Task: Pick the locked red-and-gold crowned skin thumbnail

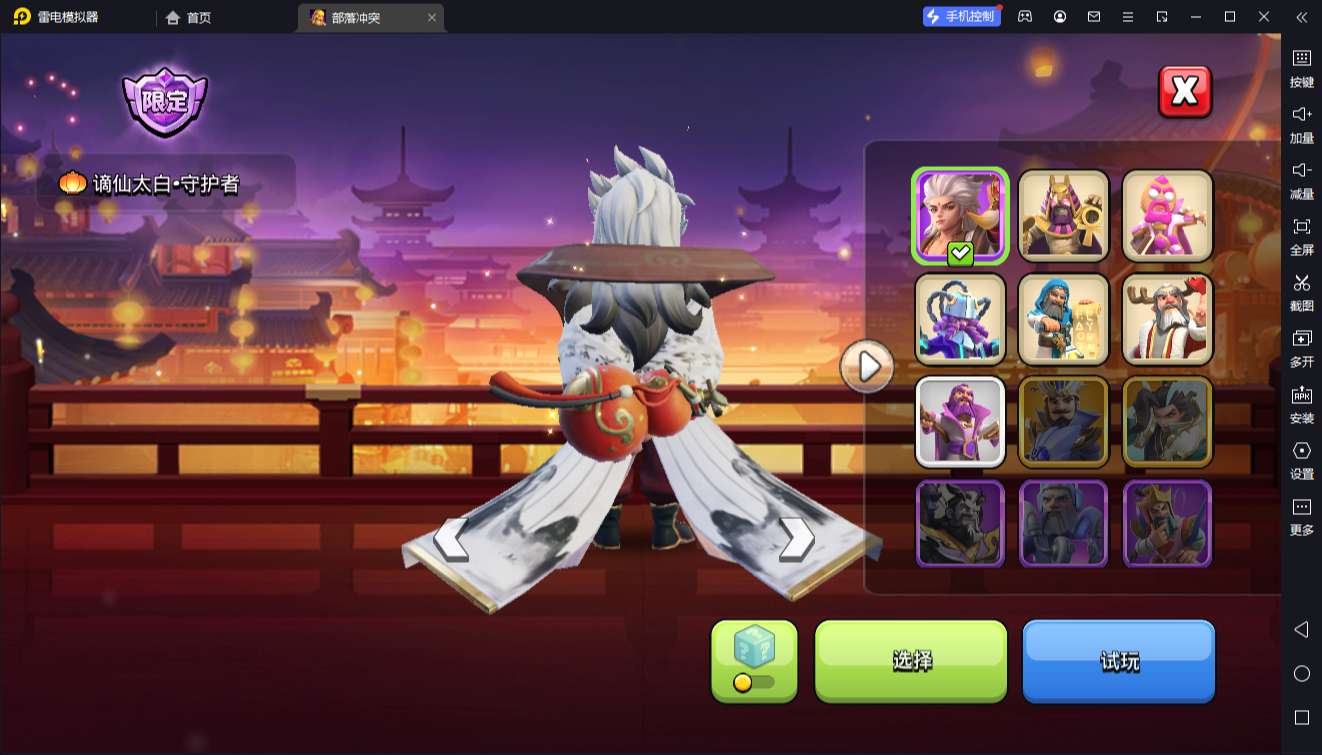Action: tap(1167, 524)
